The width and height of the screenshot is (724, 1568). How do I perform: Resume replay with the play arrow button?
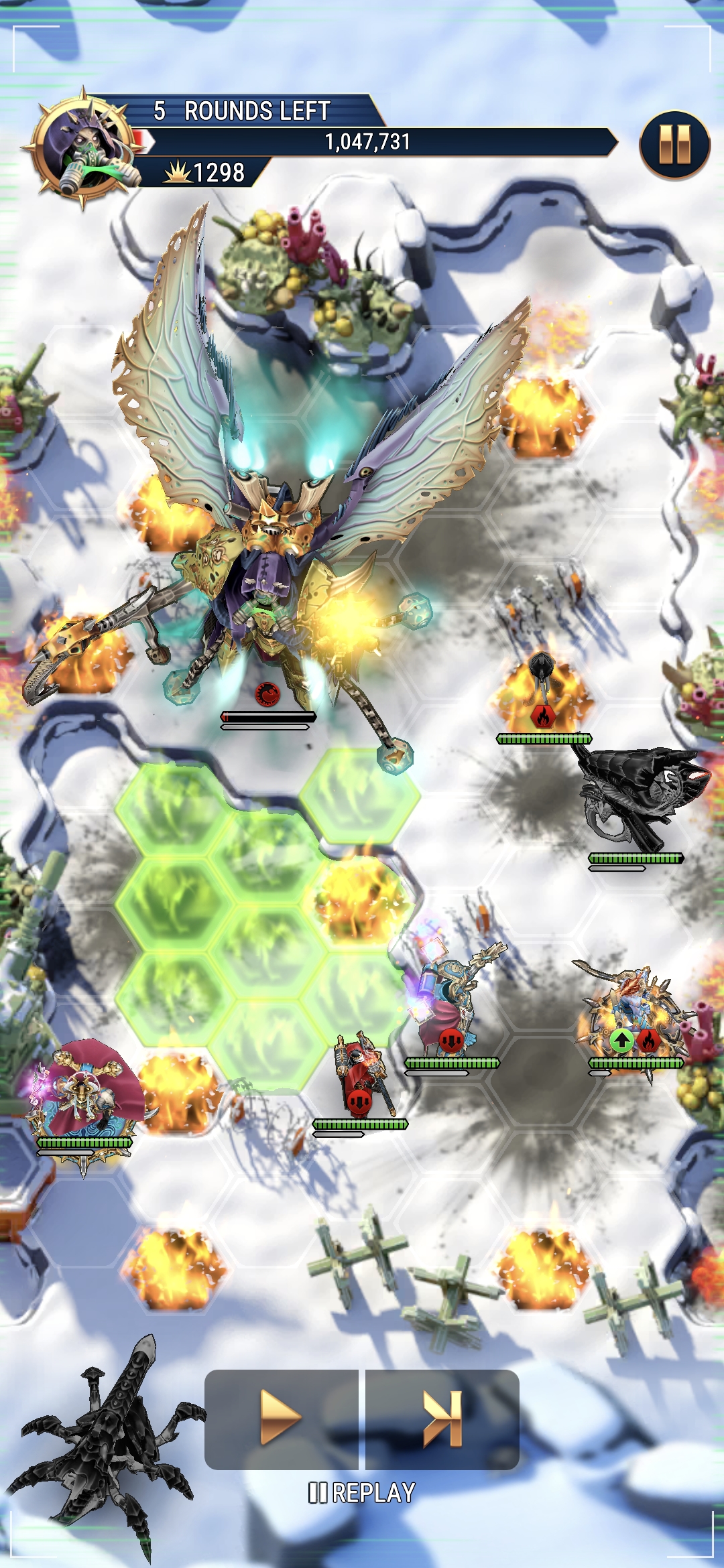coord(281,1417)
